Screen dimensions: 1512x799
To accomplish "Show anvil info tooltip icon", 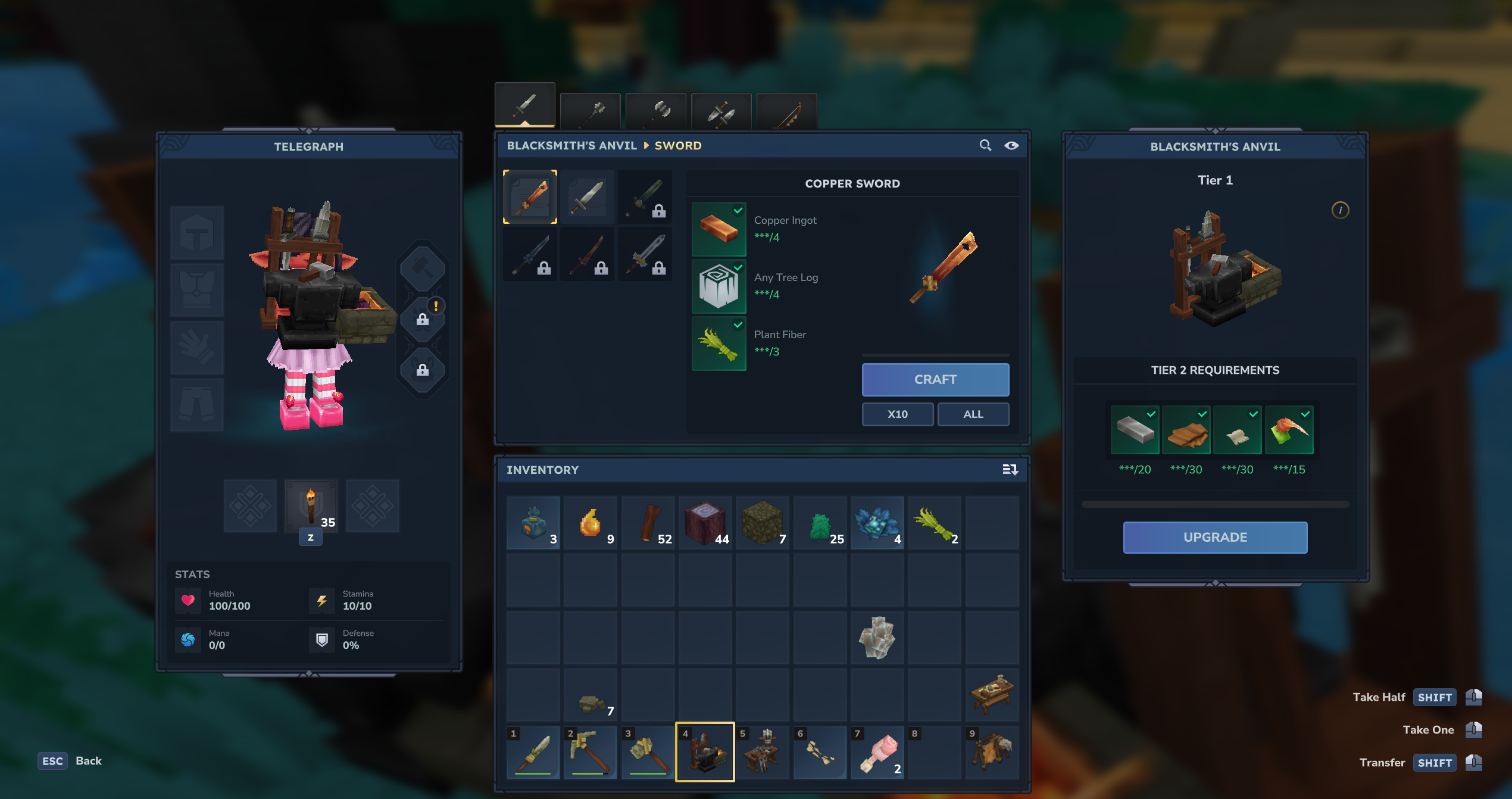I will pyautogui.click(x=1340, y=210).
